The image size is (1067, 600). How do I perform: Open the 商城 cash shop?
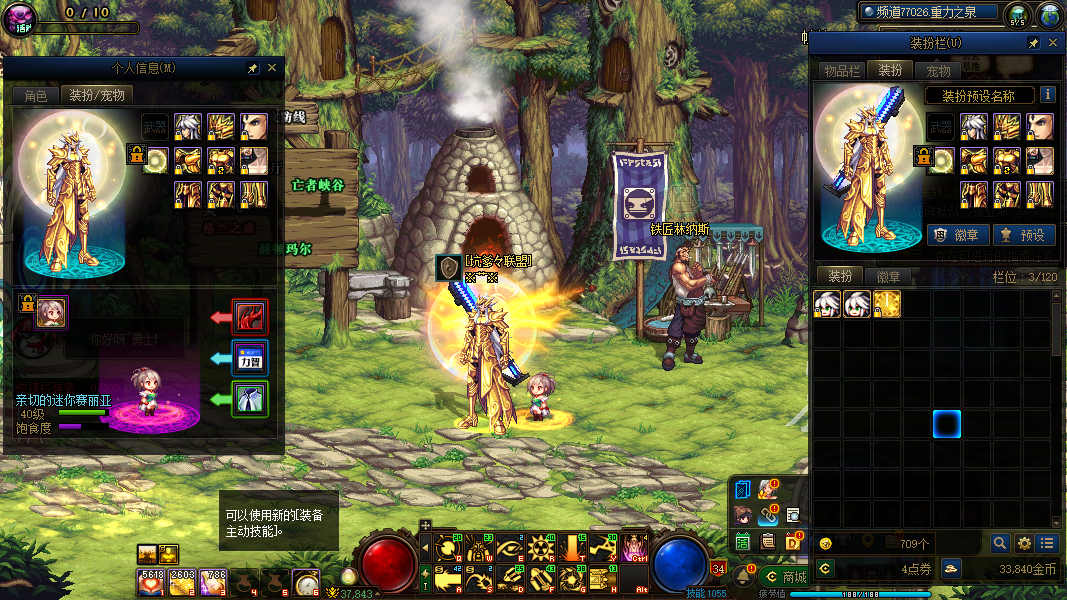[x=785, y=576]
